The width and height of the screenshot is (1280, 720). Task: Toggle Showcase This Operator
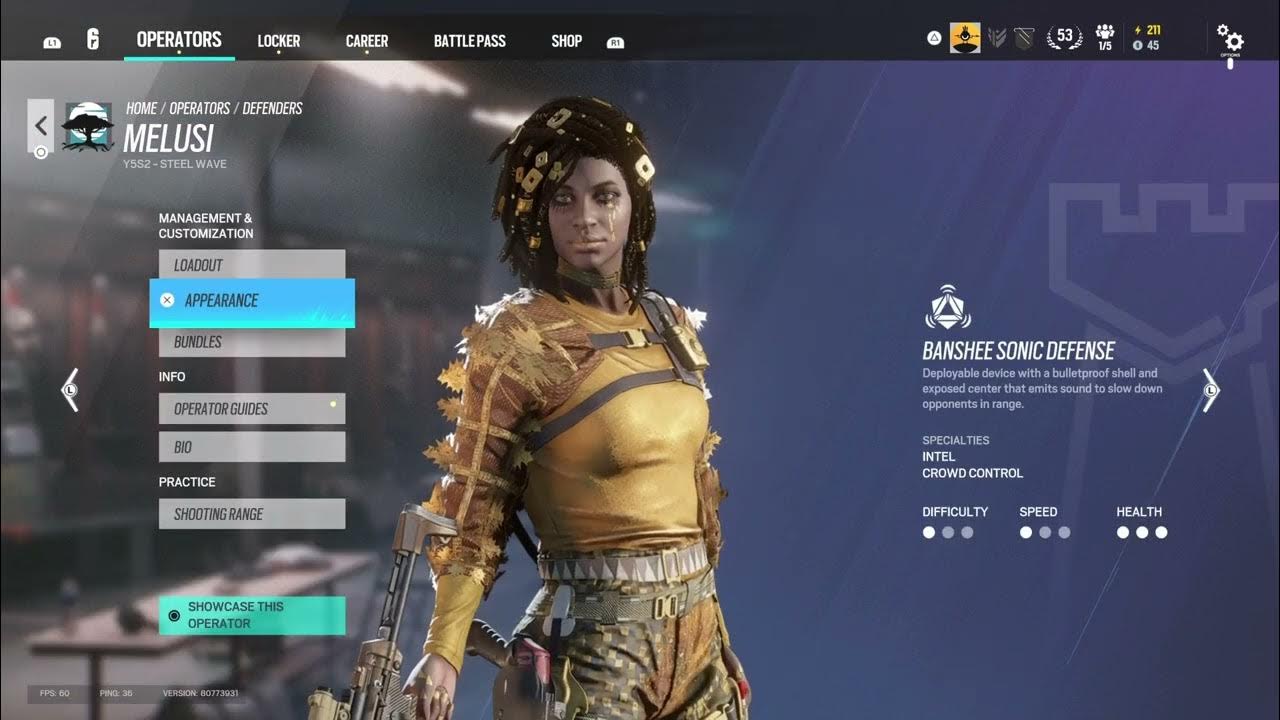pos(252,615)
